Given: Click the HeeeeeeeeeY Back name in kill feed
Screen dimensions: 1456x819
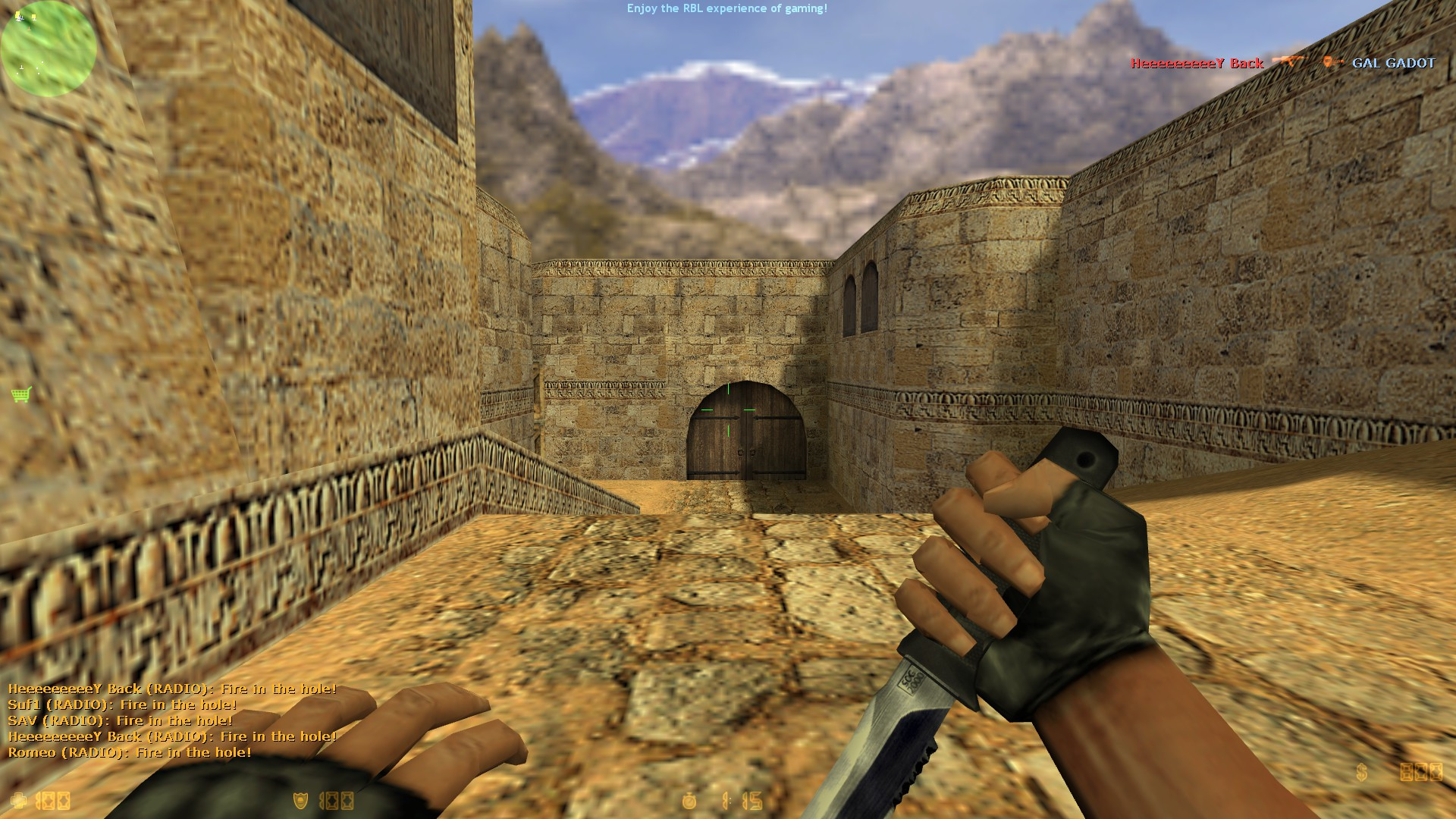Looking at the screenshot, I should (x=1197, y=64).
